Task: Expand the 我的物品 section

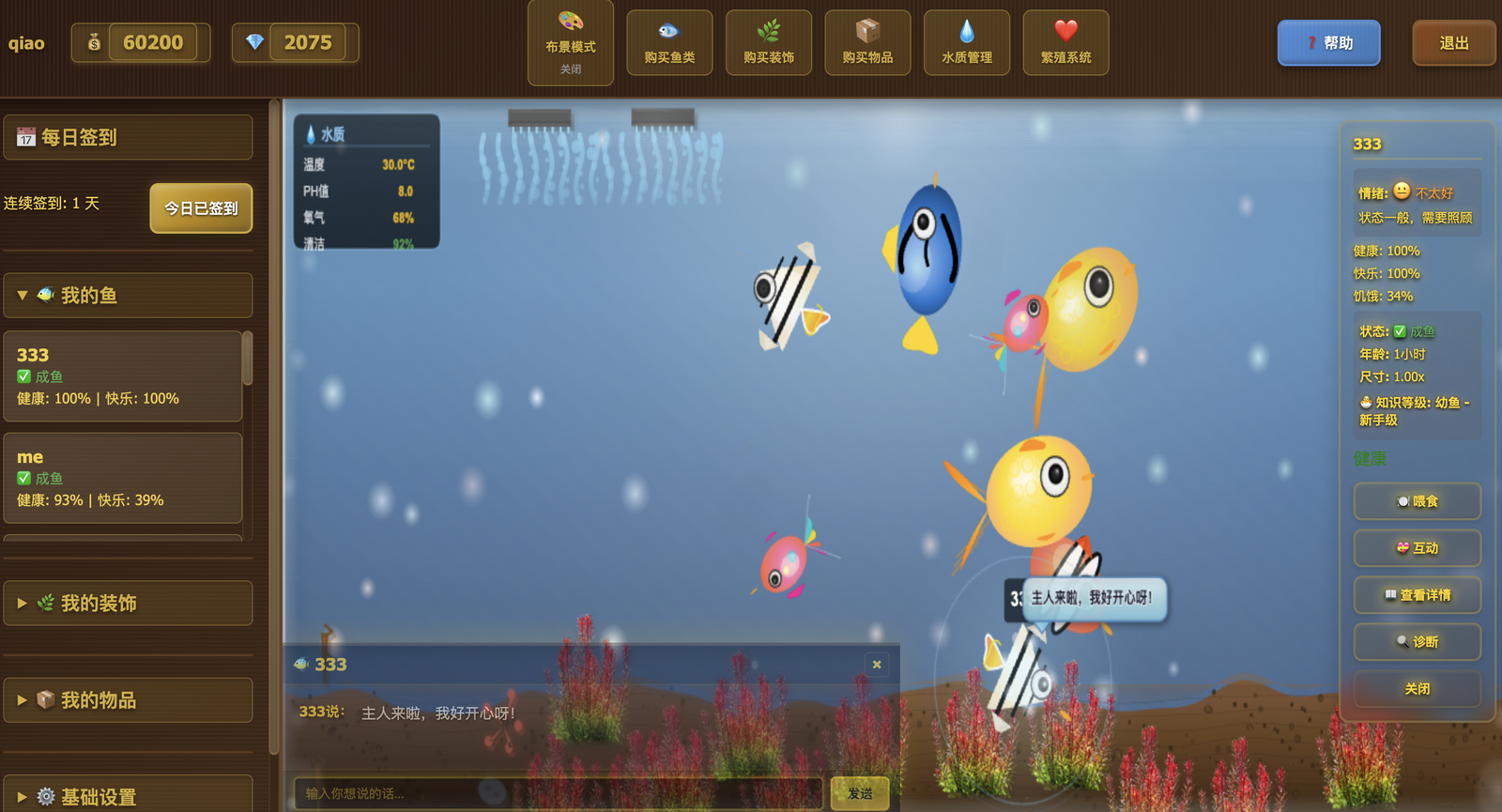Action: point(128,699)
